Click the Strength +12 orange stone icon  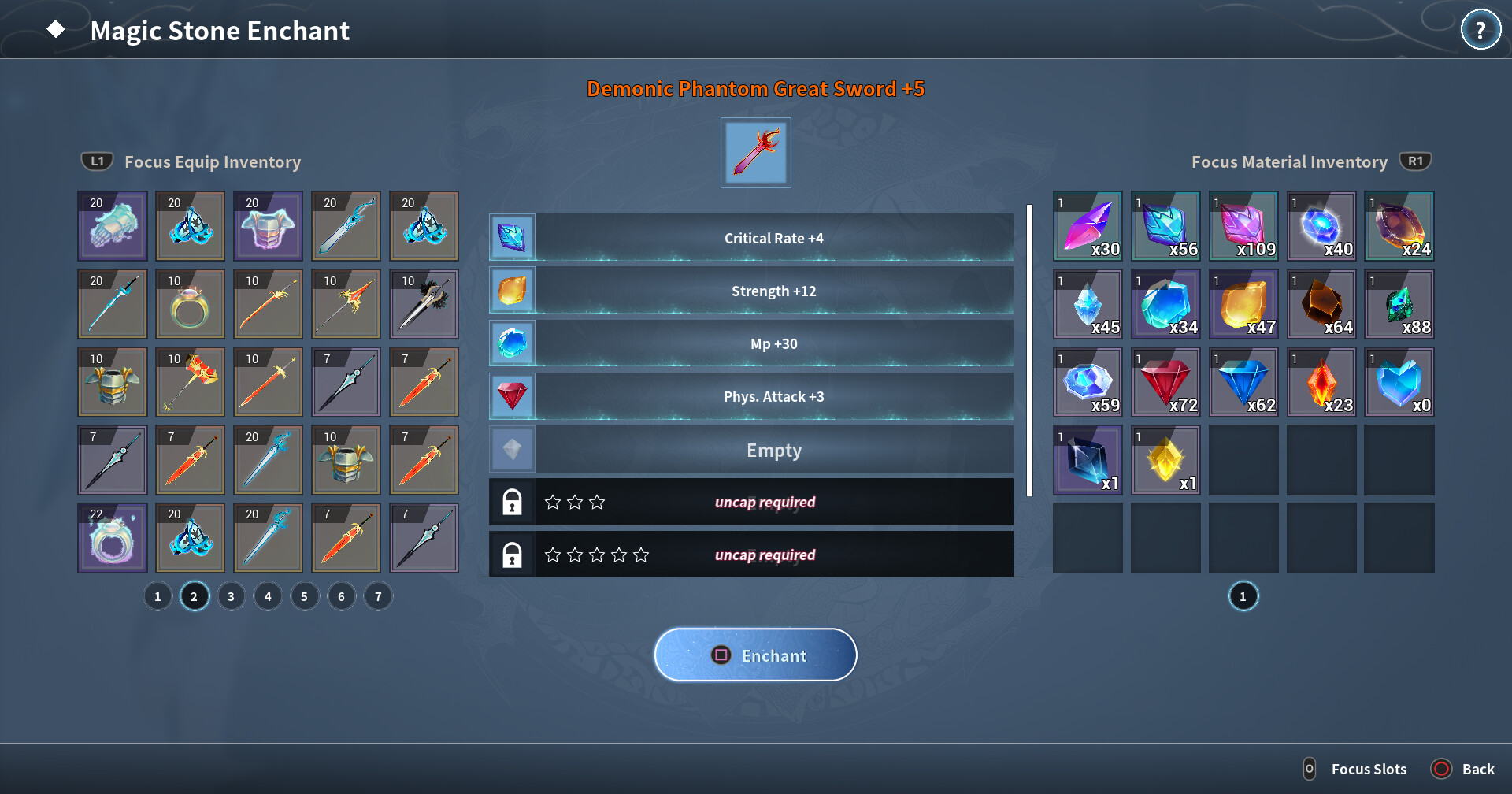(512, 290)
